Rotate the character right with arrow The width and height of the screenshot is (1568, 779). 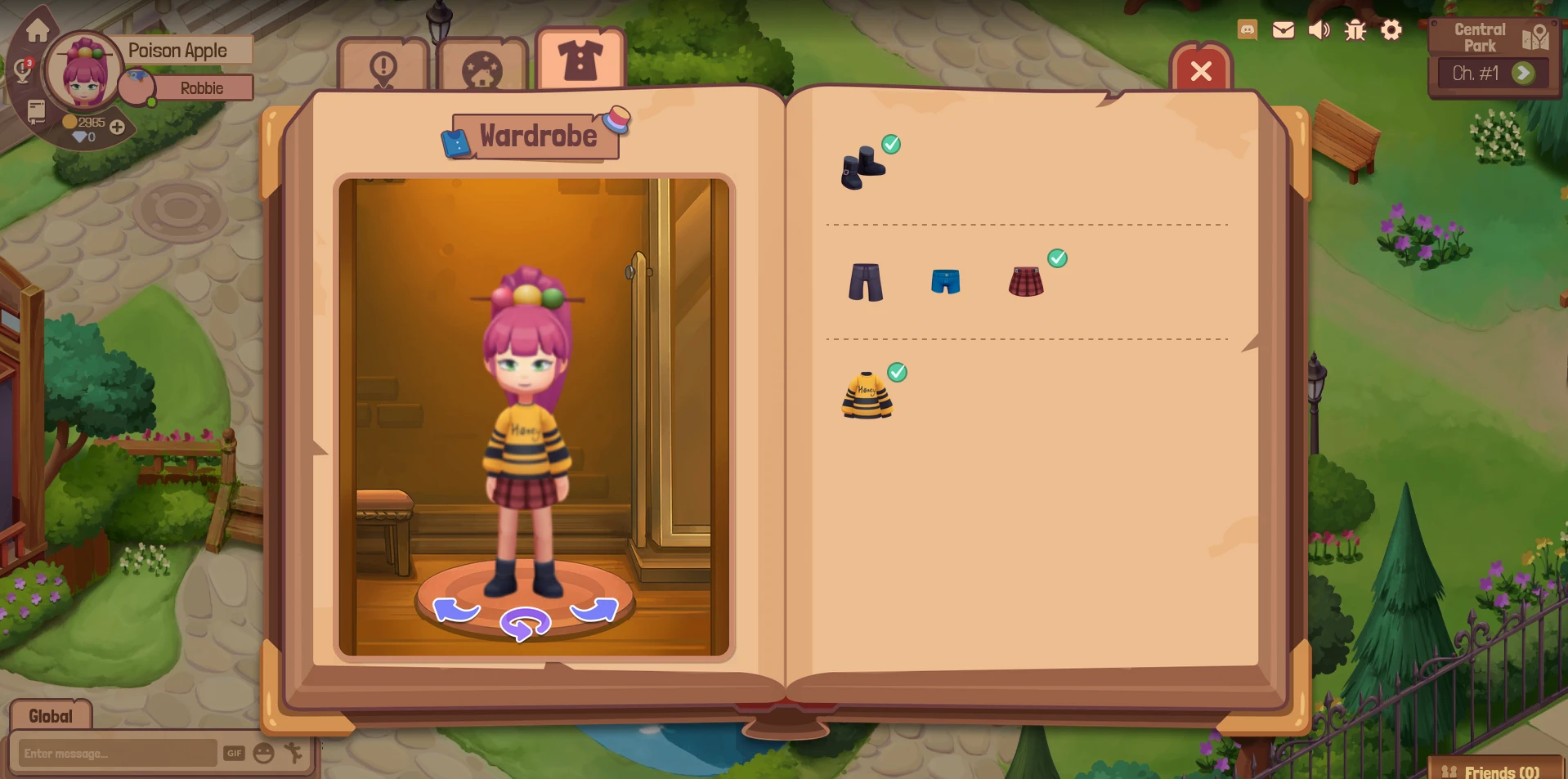pos(594,610)
